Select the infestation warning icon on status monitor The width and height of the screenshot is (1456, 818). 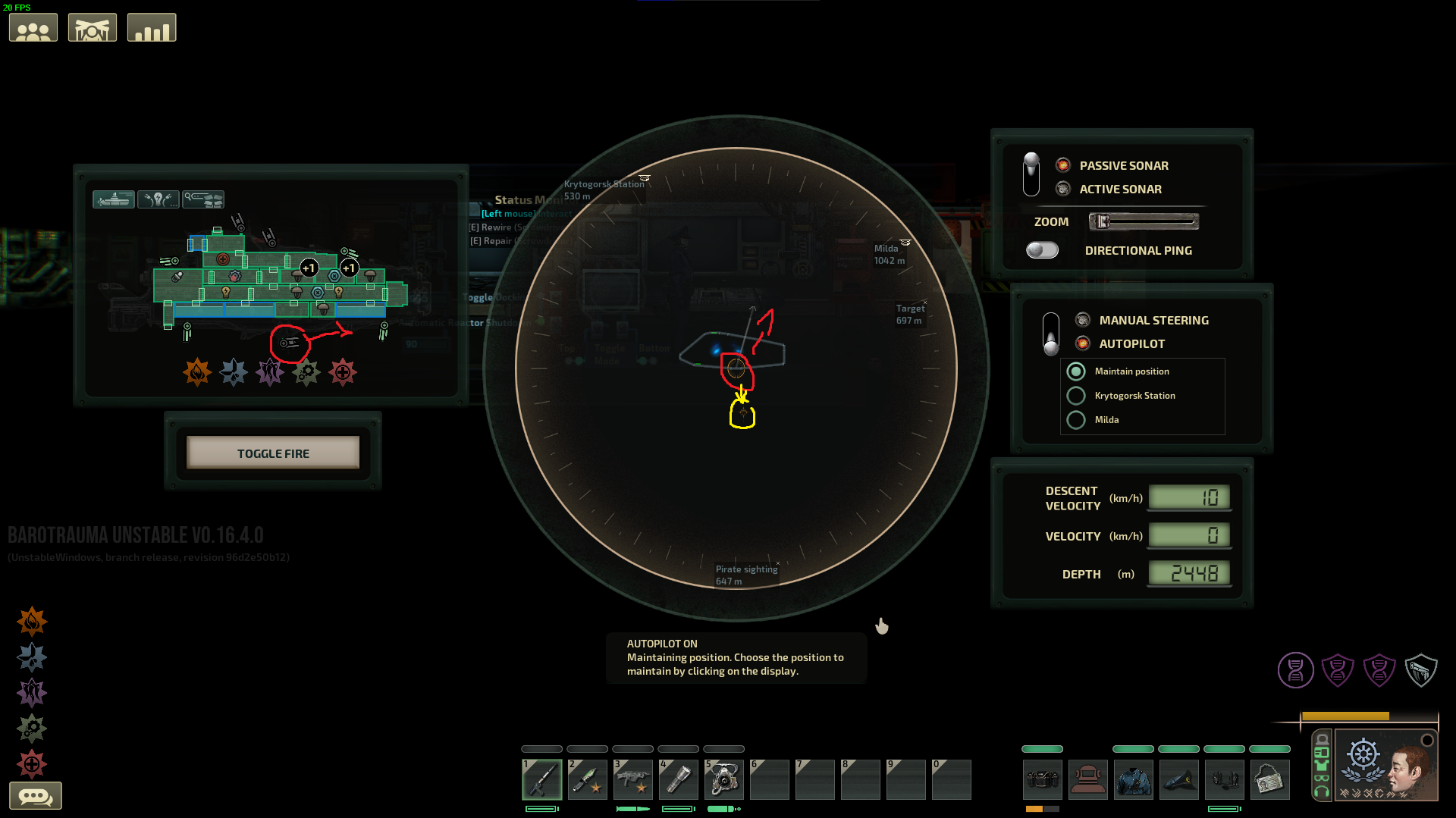tap(270, 371)
